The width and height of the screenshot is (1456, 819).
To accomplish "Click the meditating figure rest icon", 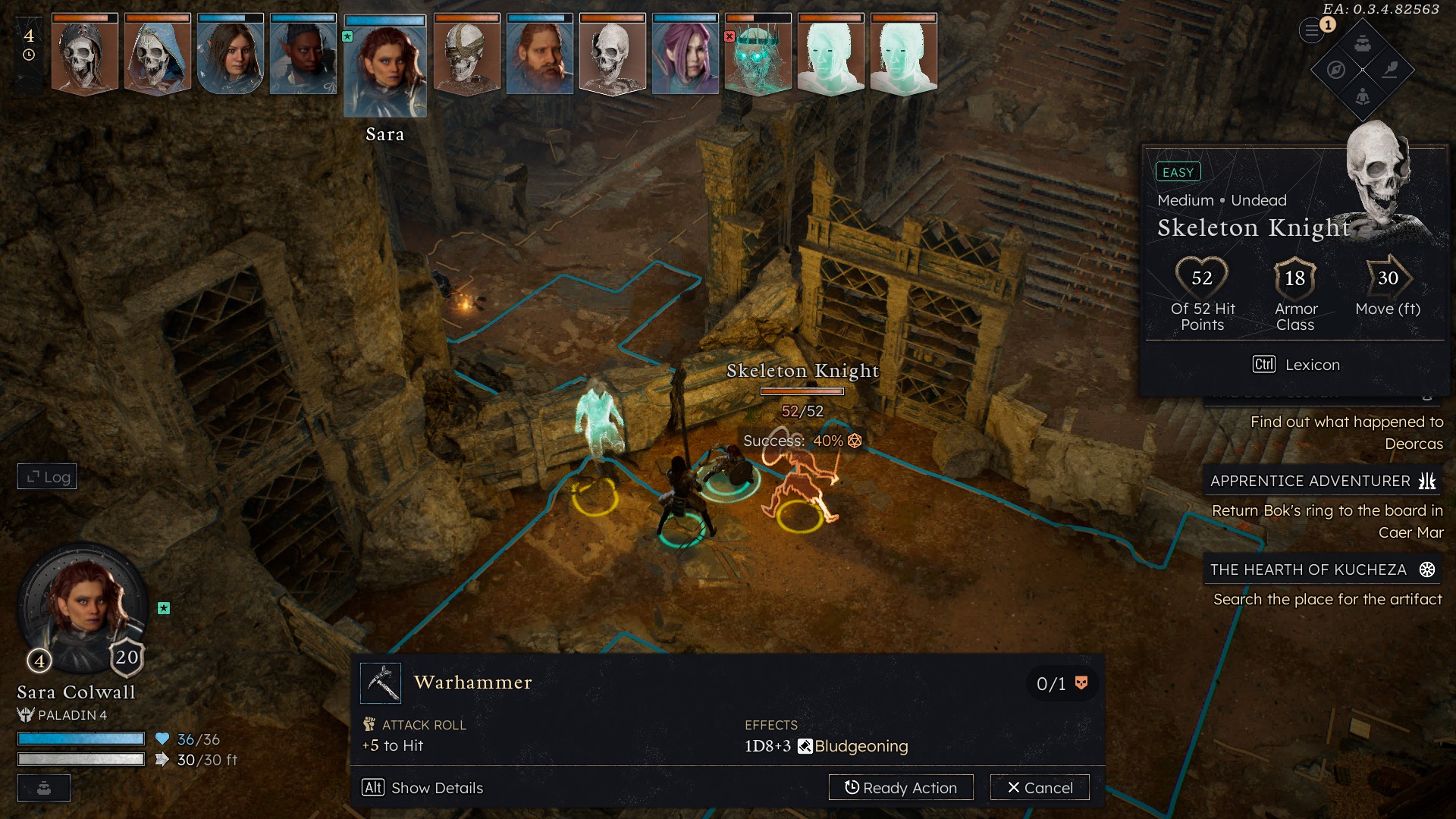I will 1363,96.
